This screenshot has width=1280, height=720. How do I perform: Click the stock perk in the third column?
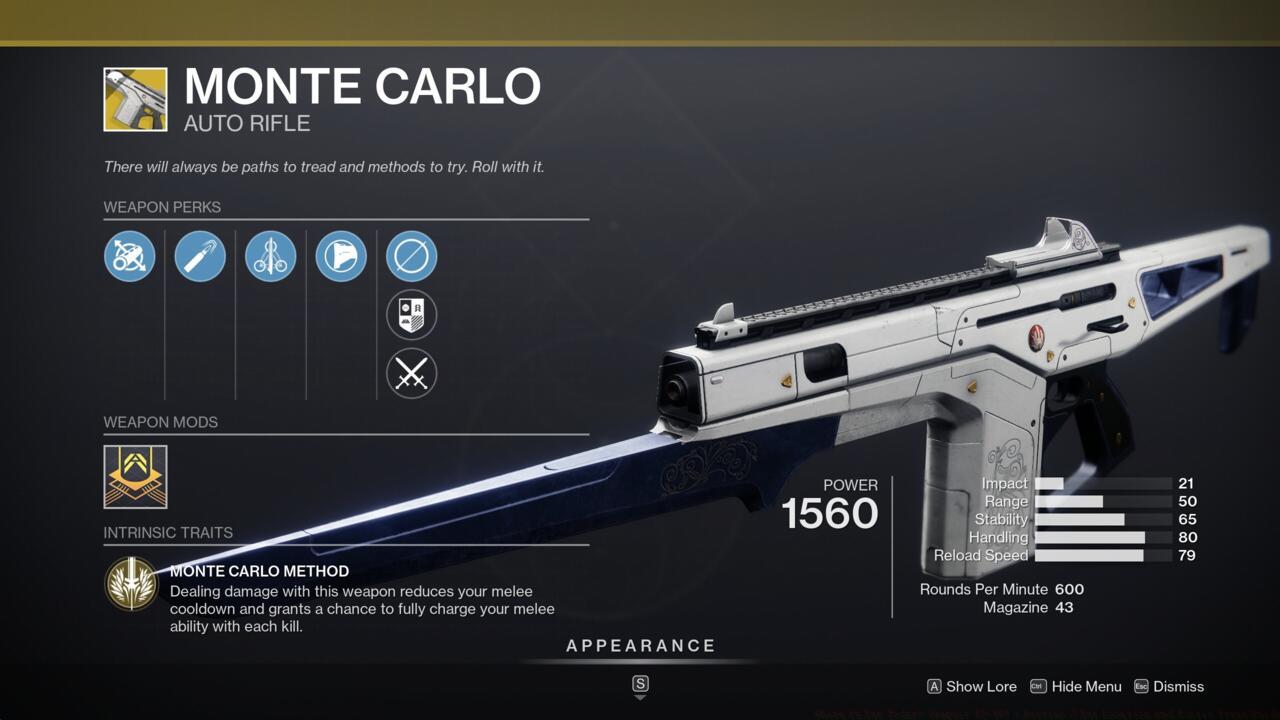tap(270, 256)
